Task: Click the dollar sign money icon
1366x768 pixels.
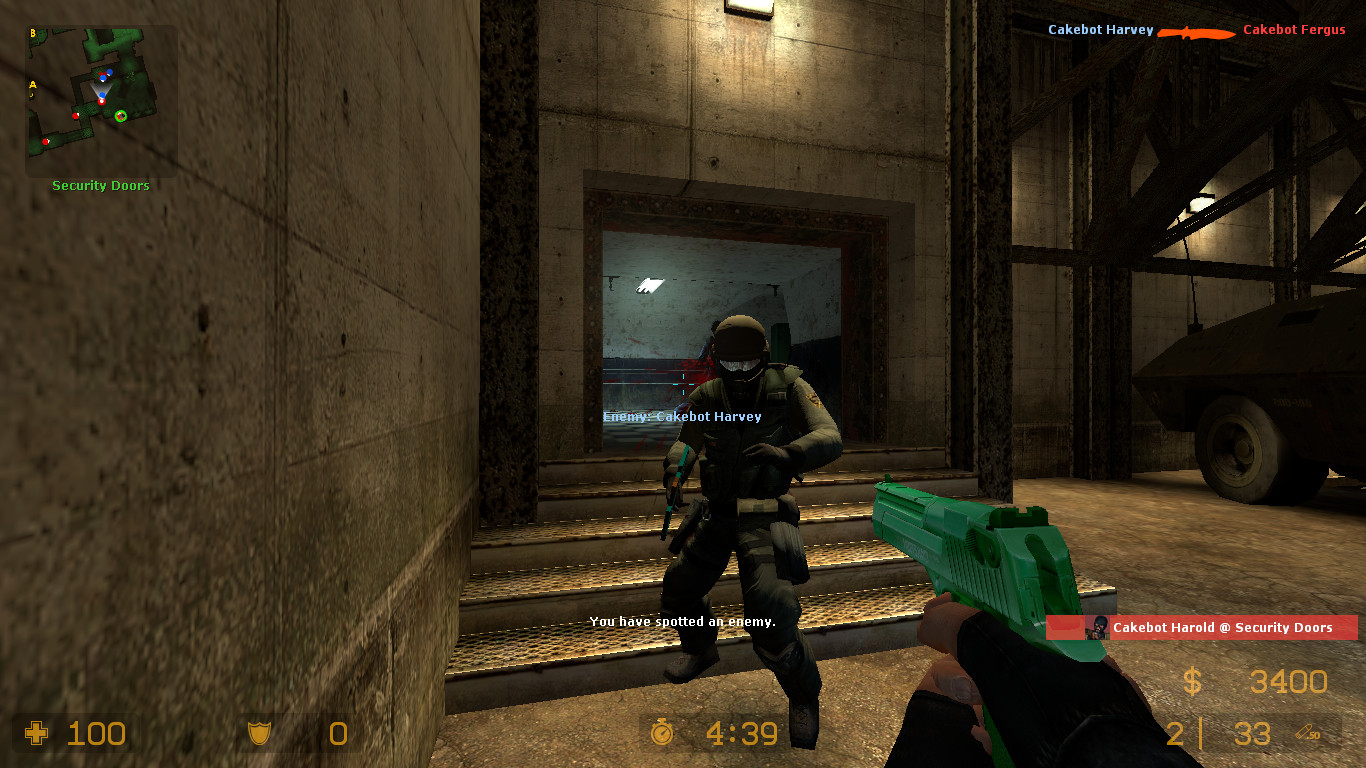Action: pos(1191,682)
